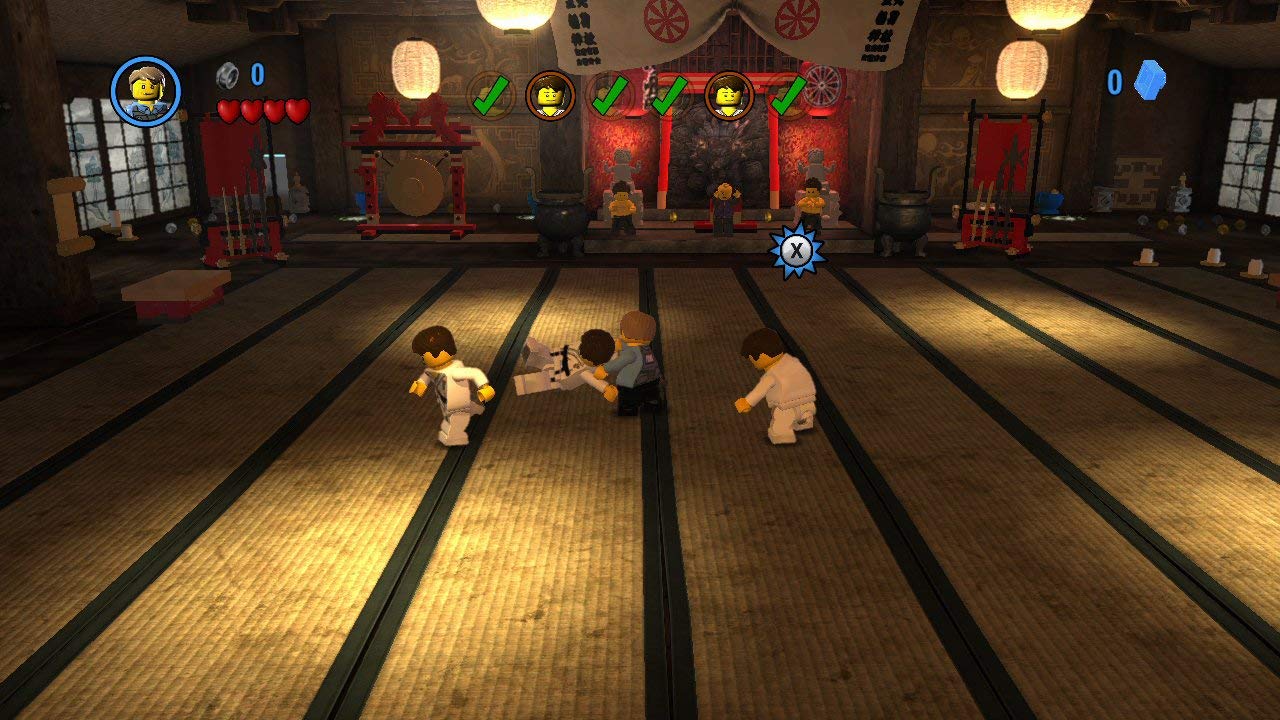The height and width of the screenshot is (720, 1280).
Task: Select the sensei figure at the altar
Action: tap(722, 205)
